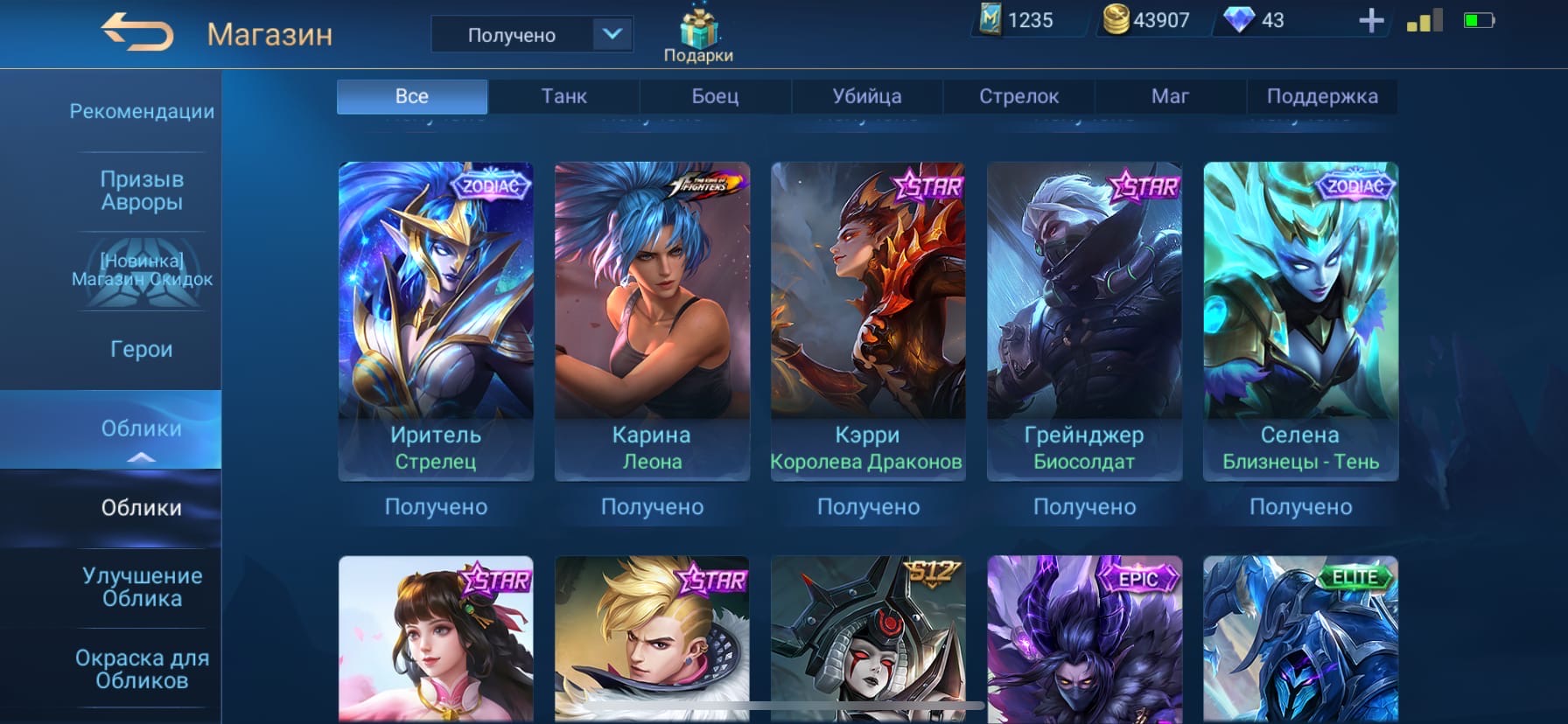Image resolution: width=1568 pixels, height=724 pixels.
Task: Show the Убийца skins tab
Action: pos(866,96)
